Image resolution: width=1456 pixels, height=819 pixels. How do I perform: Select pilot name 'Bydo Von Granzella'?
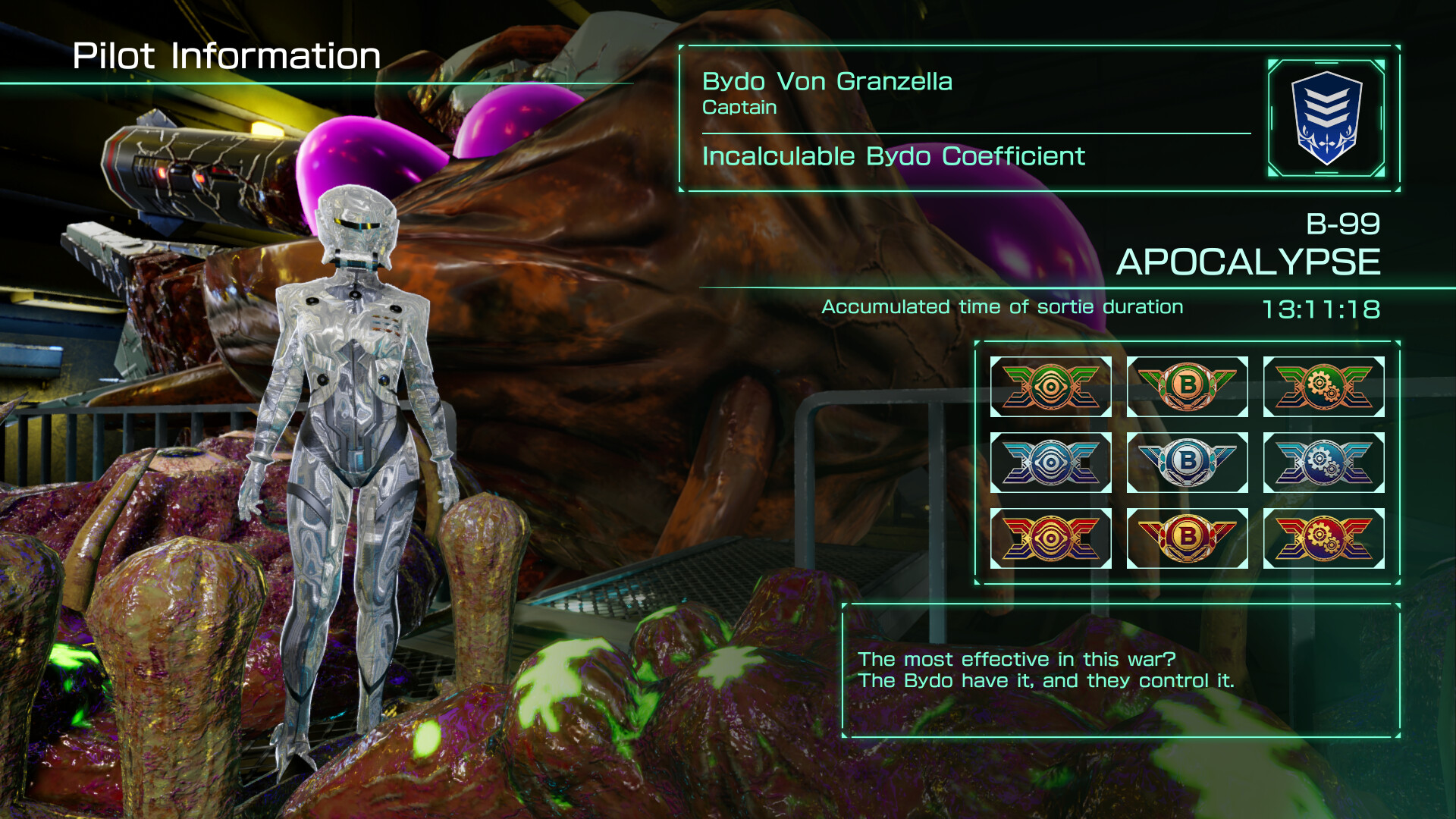(827, 82)
